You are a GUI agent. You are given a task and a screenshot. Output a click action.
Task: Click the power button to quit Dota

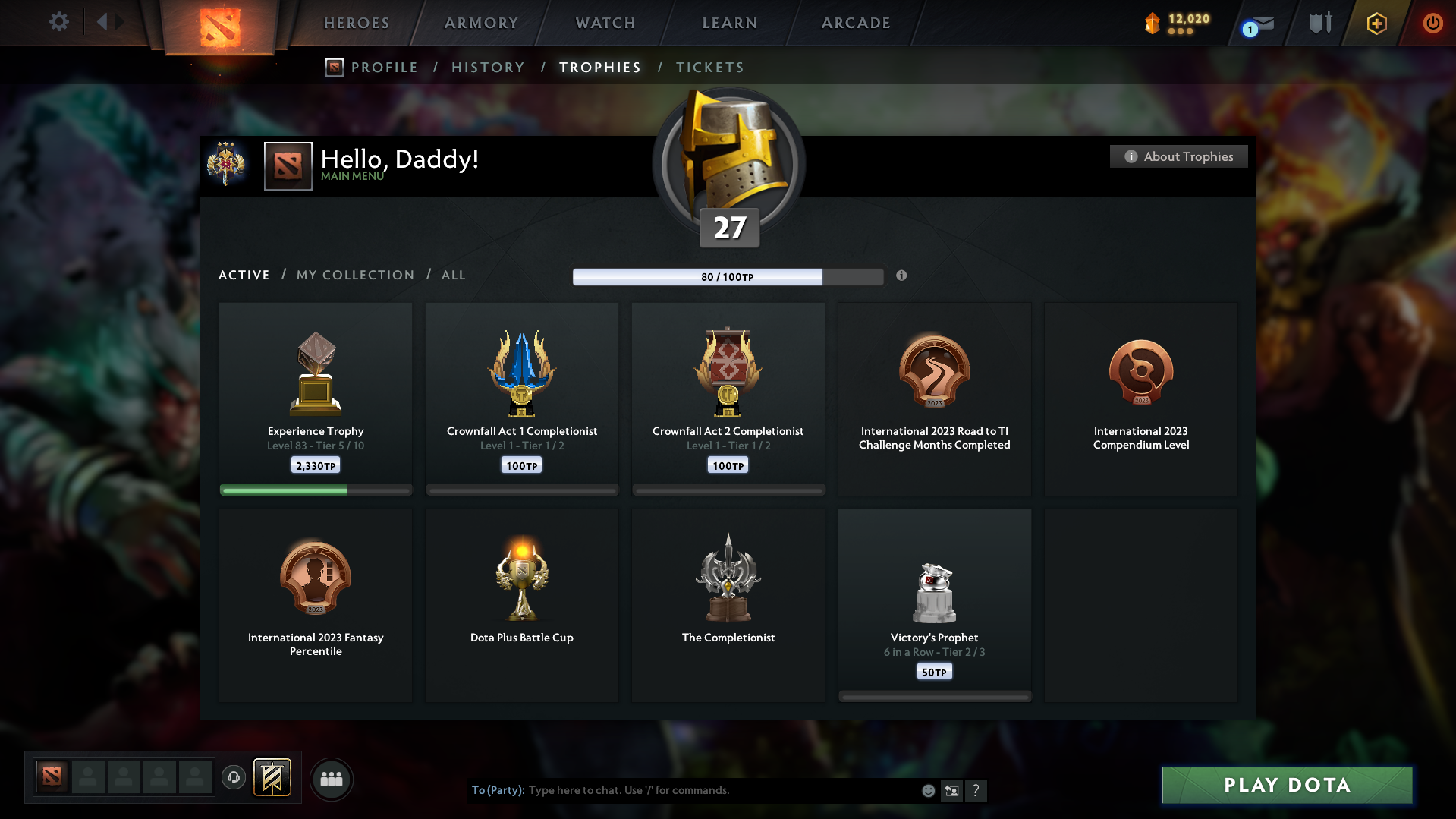pos(1432,23)
